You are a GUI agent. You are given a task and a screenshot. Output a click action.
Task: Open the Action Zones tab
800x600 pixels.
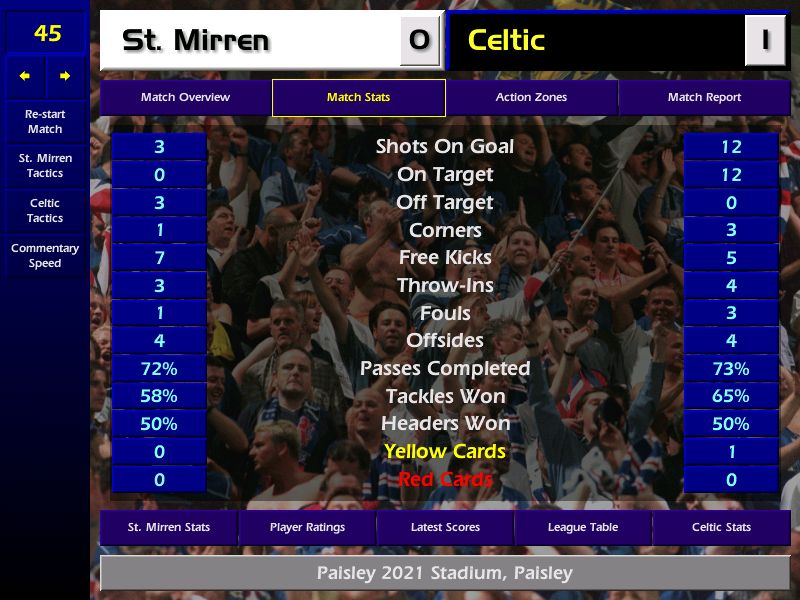[x=531, y=98]
